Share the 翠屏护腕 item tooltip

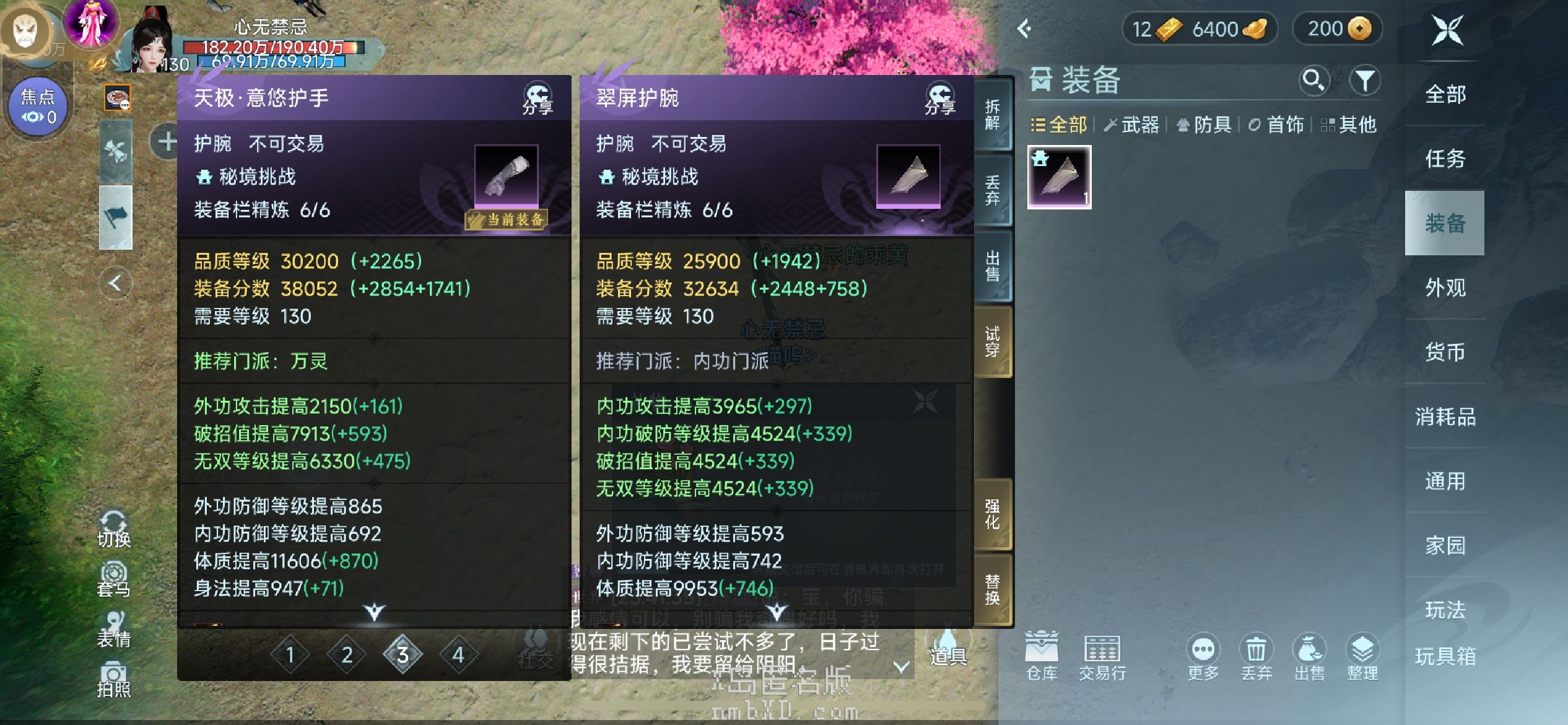[x=939, y=99]
